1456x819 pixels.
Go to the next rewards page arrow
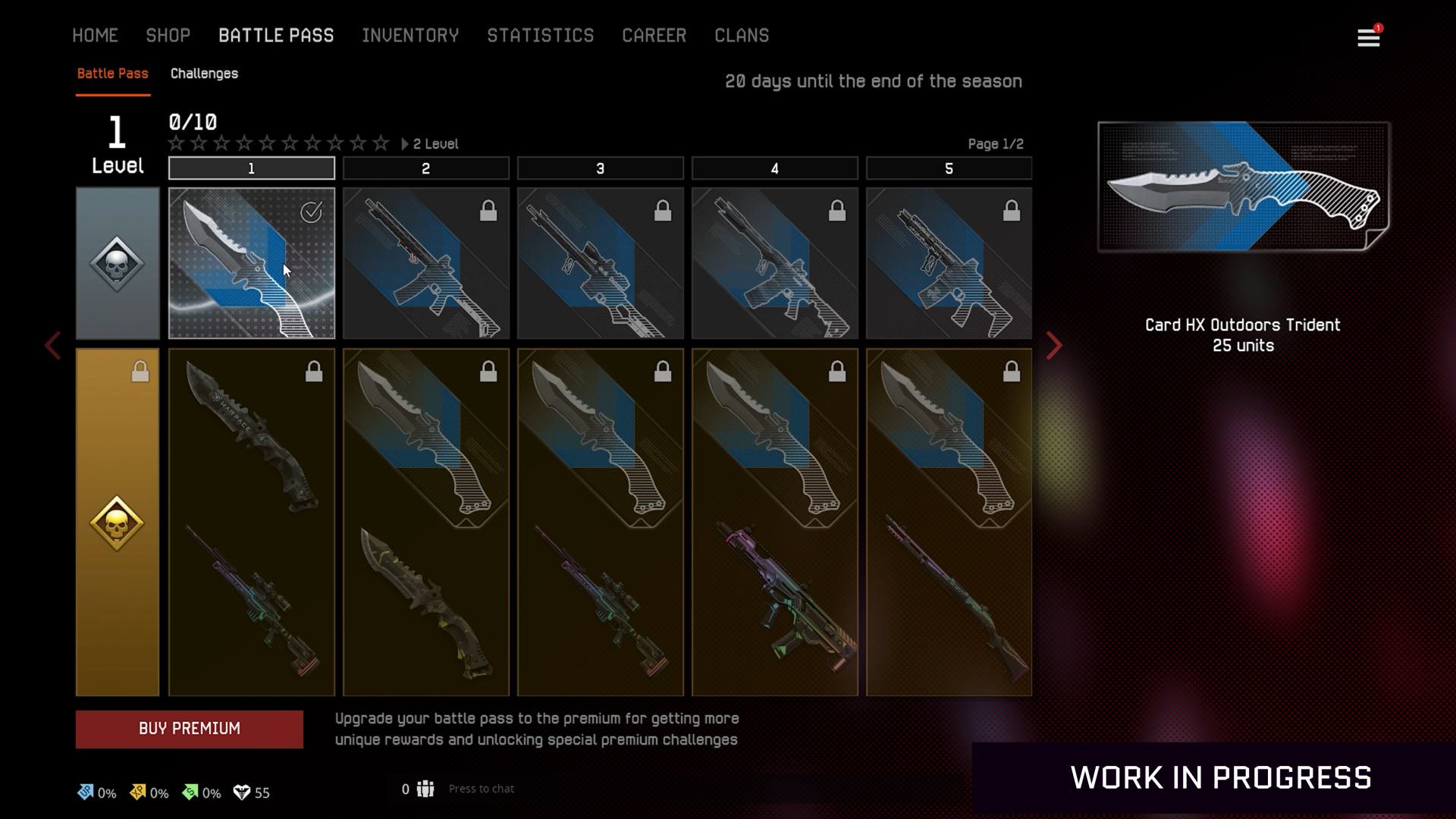tap(1054, 346)
